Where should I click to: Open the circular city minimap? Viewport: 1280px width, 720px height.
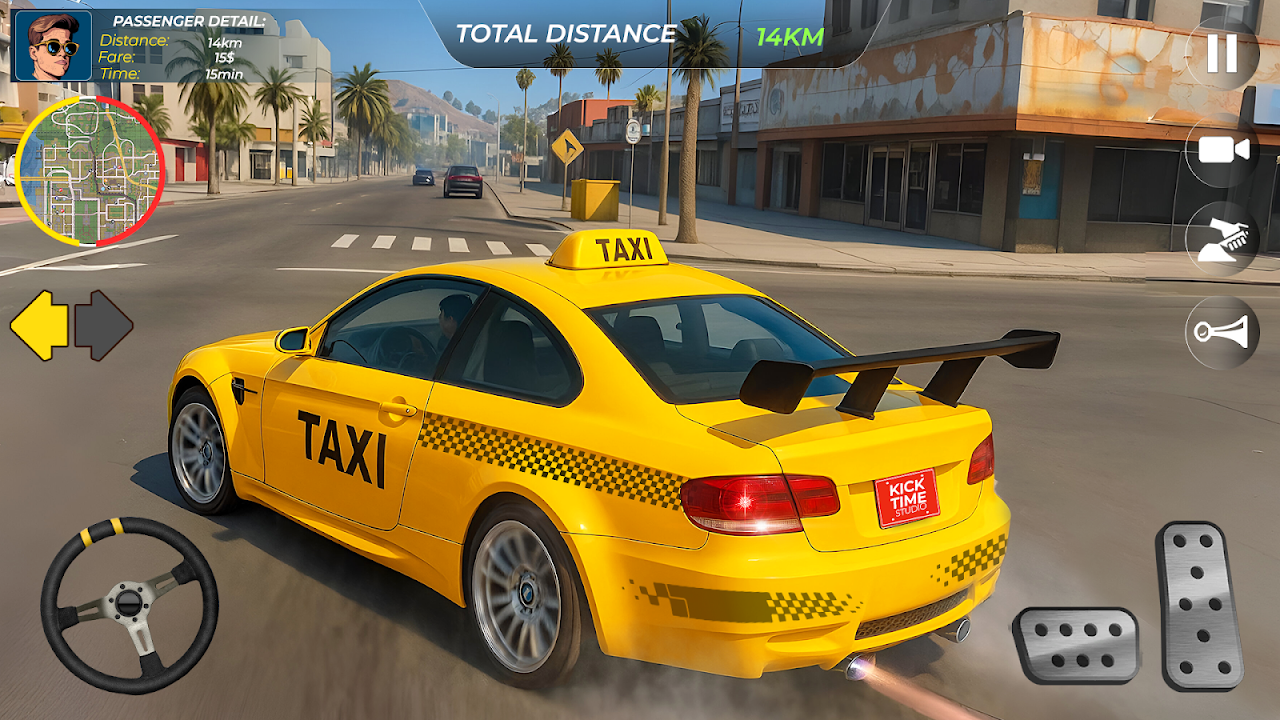(x=90, y=171)
